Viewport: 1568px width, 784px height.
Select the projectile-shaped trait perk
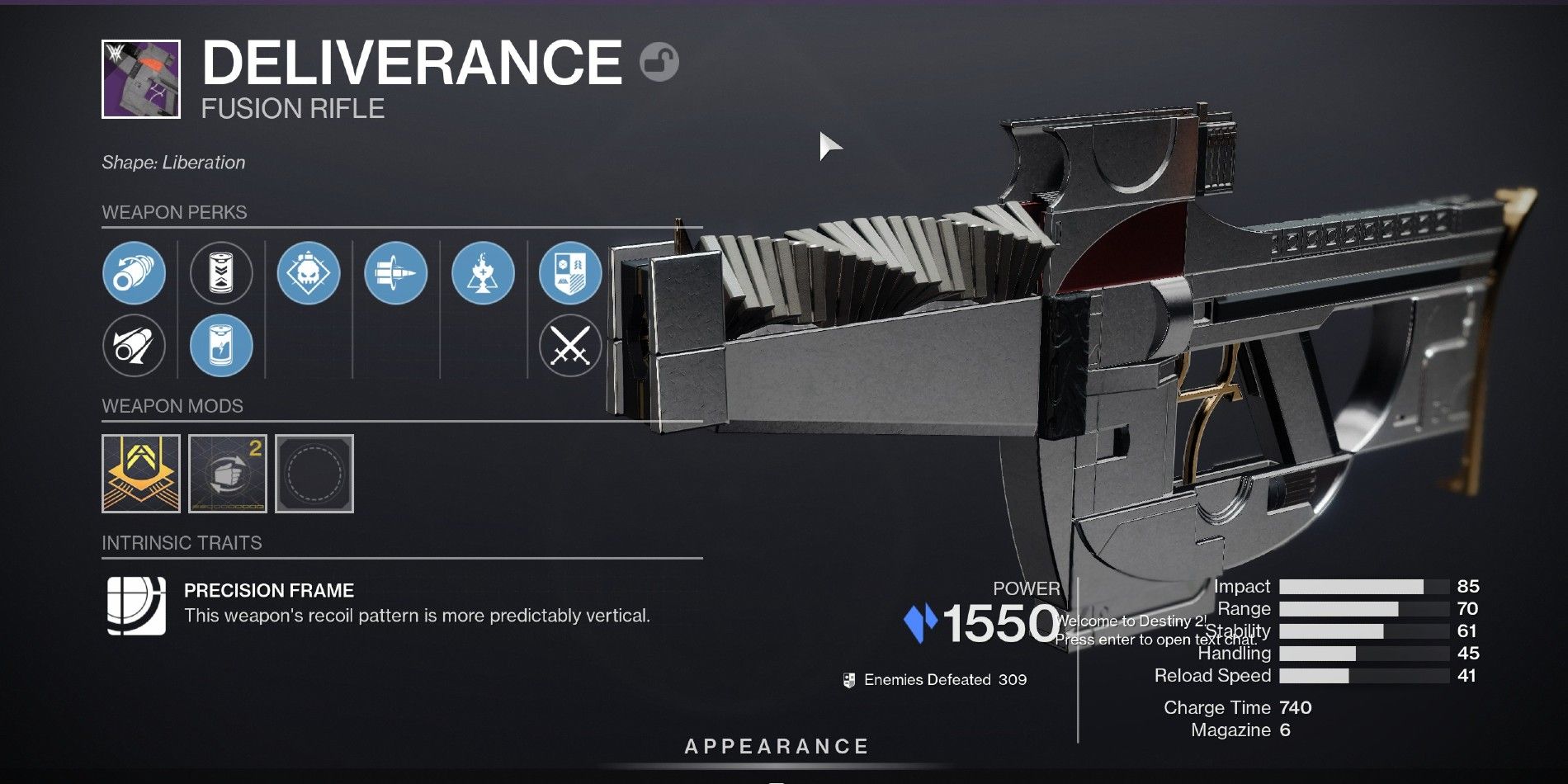(396, 273)
